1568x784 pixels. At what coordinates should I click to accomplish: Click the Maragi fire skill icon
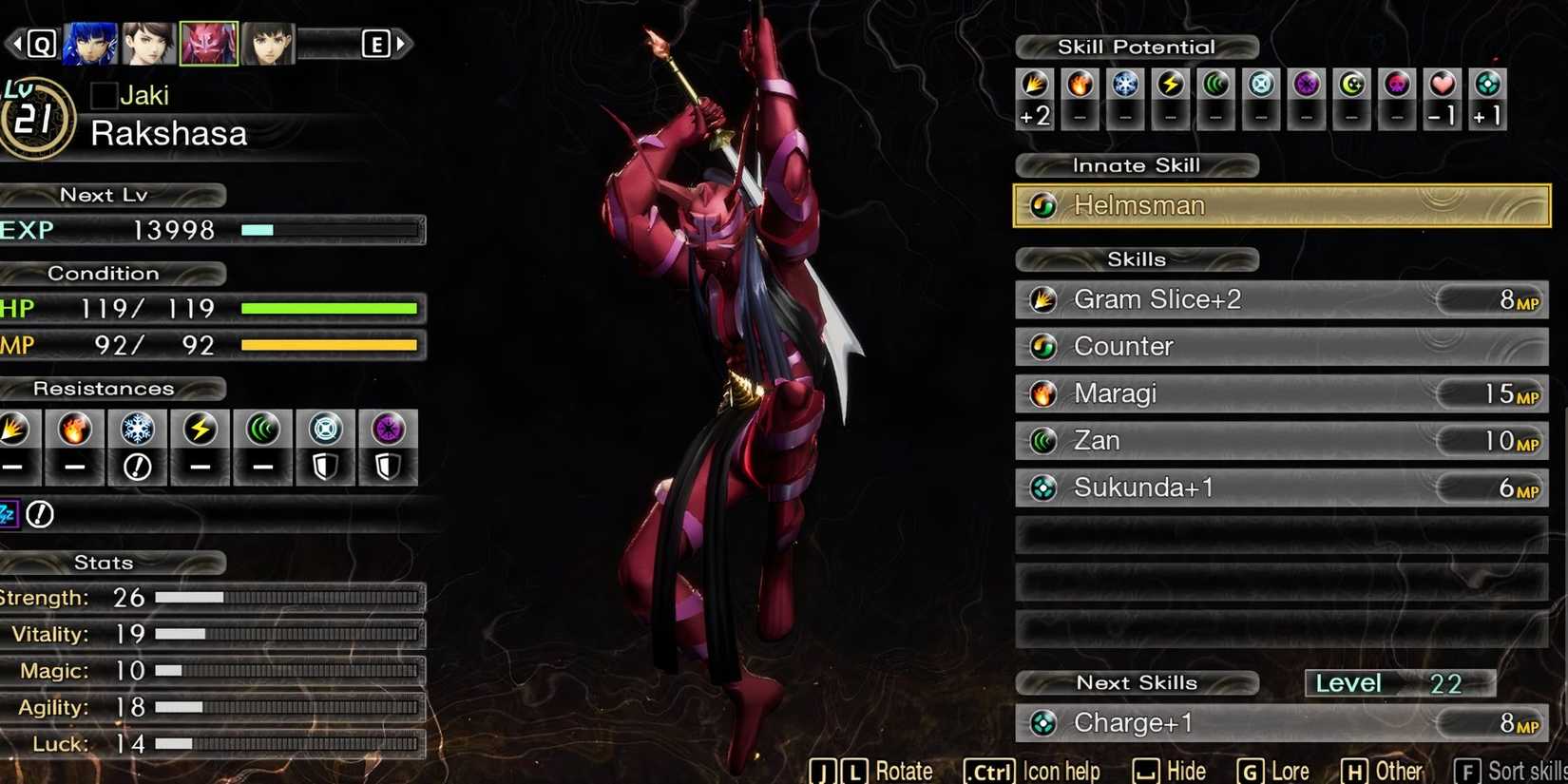[1042, 393]
